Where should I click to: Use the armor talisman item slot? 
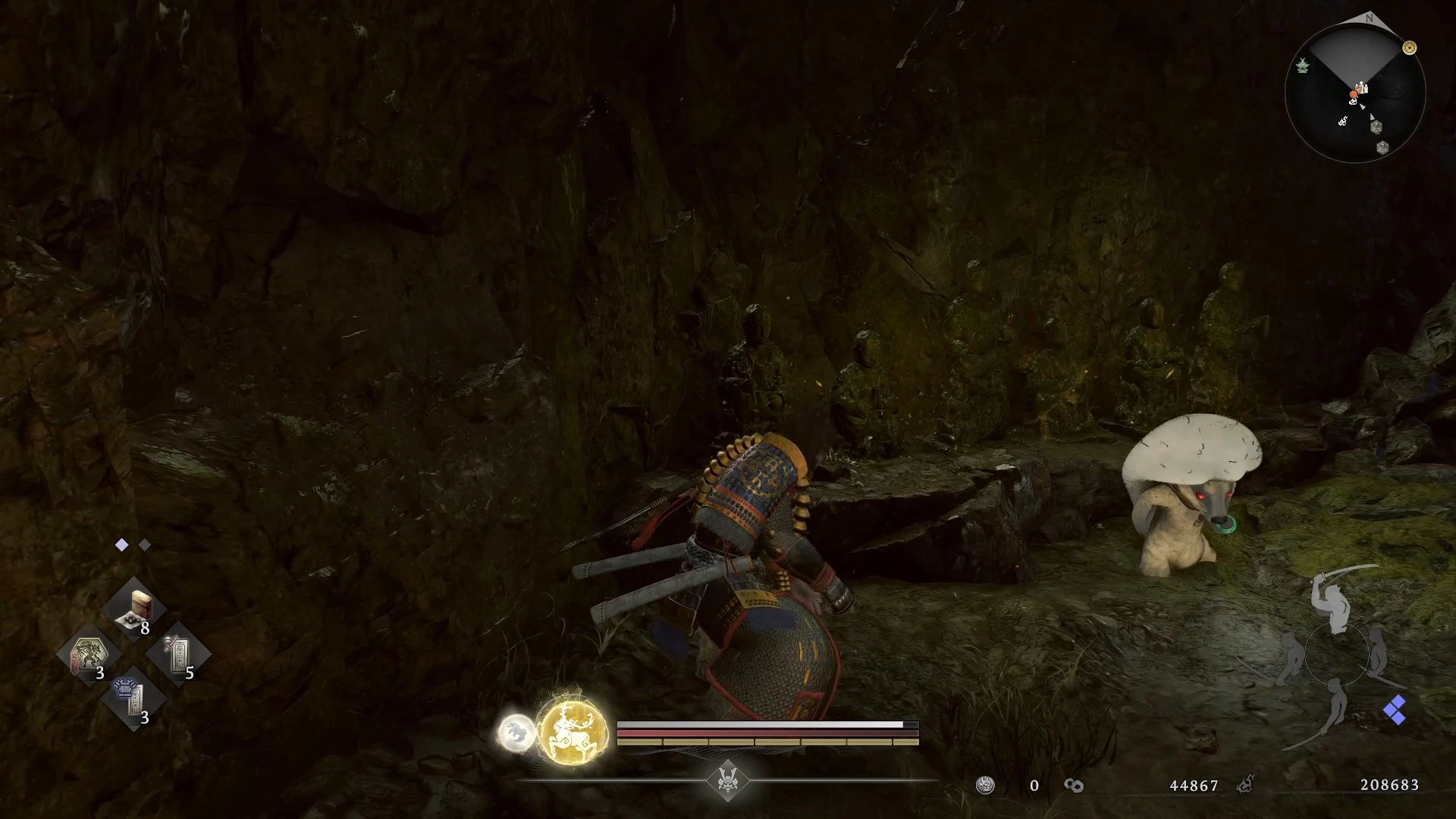point(133,698)
